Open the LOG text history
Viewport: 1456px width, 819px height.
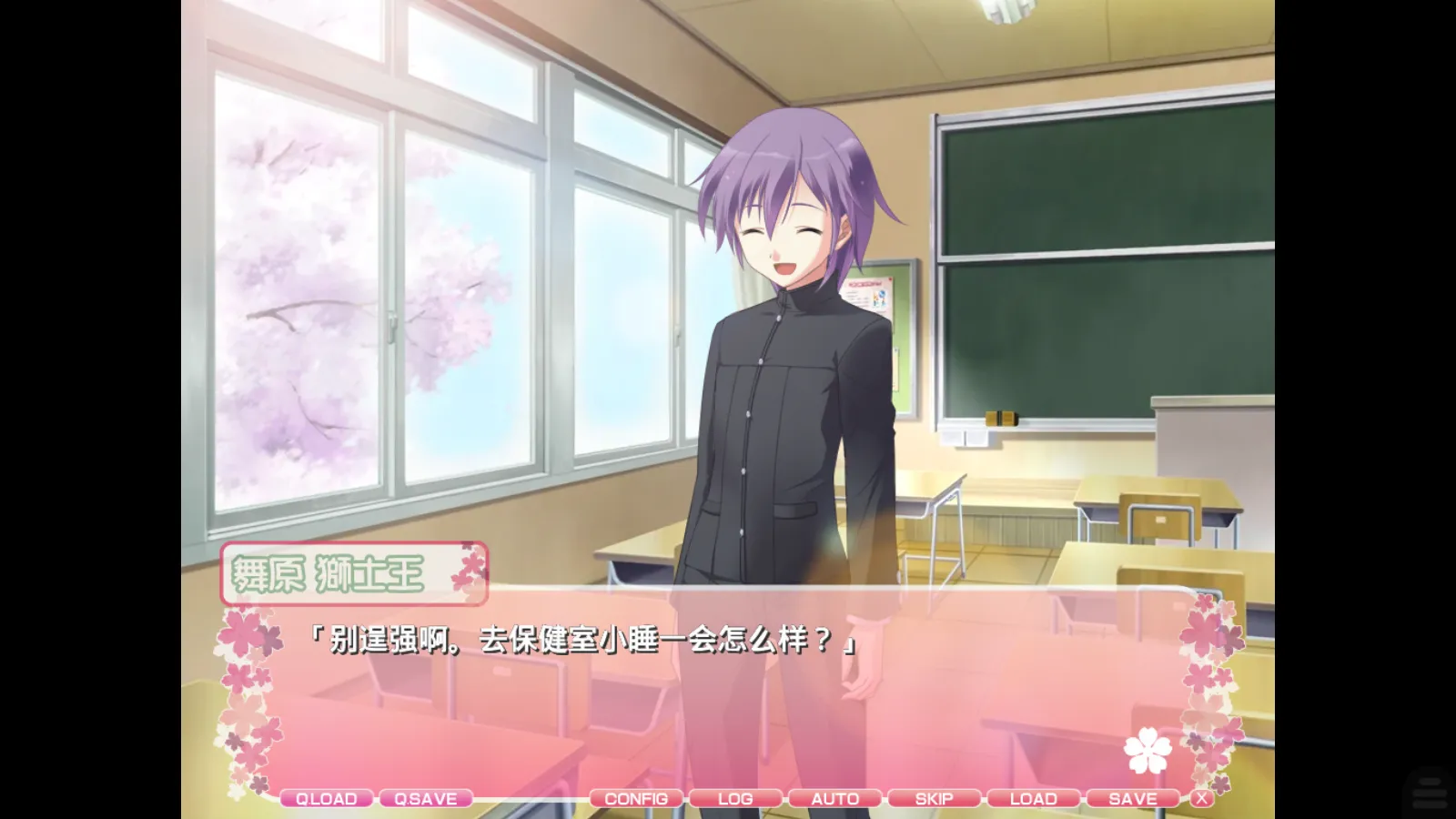click(x=735, y=798)
